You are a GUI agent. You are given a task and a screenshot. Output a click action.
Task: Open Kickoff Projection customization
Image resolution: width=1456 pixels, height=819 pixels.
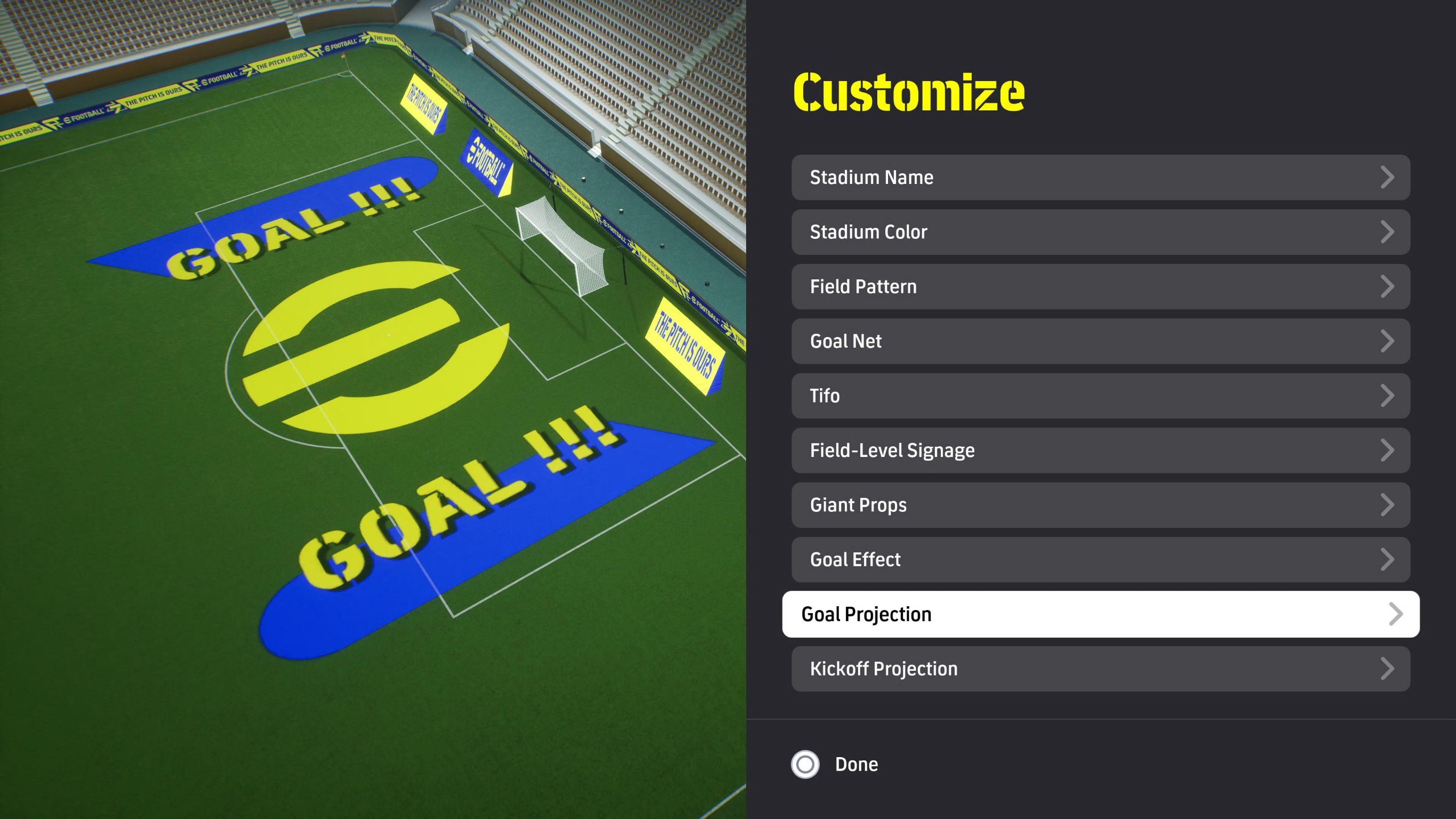pos(1100,669)
